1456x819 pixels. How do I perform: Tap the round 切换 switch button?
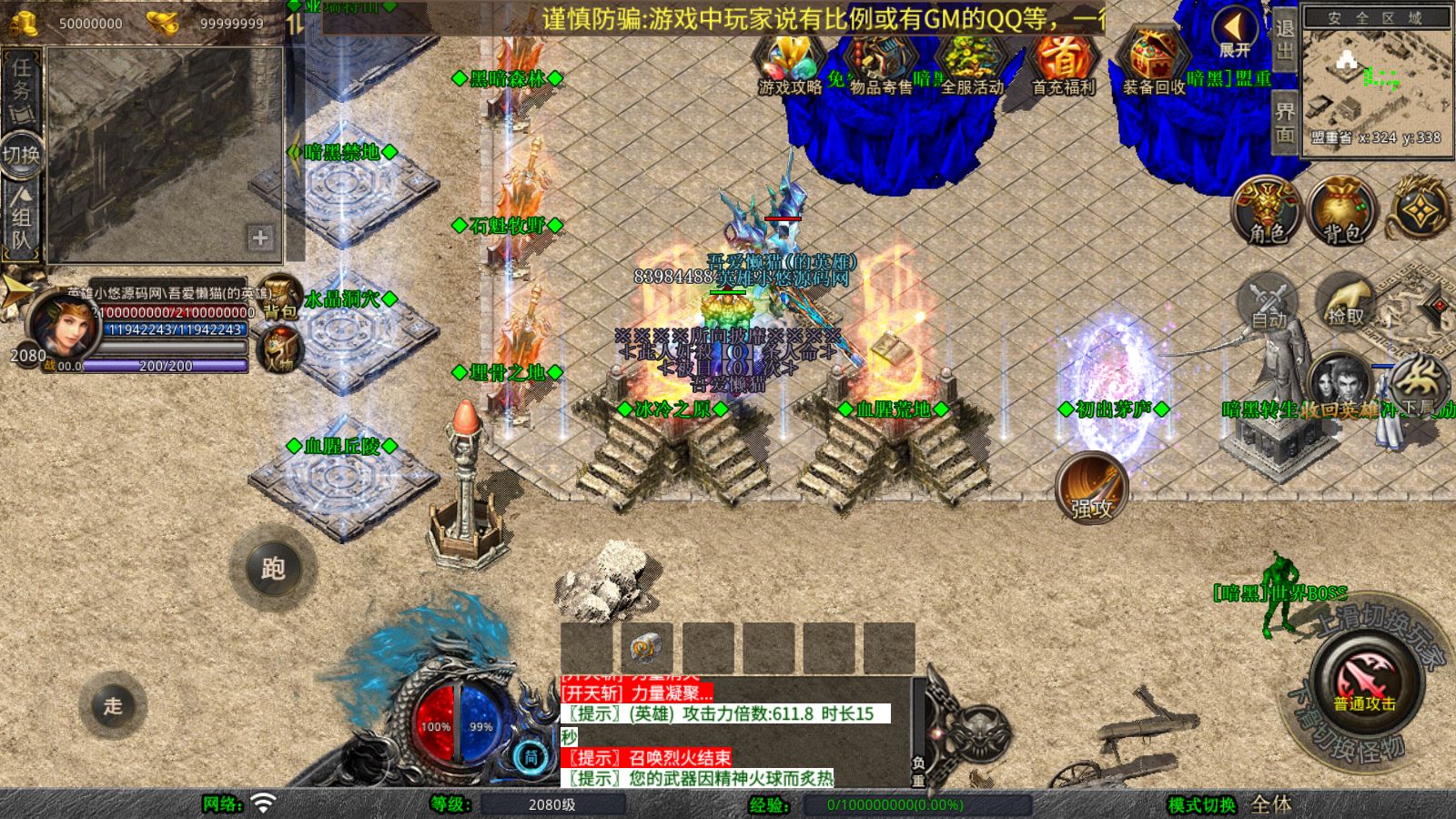click(x=21, y=155)
